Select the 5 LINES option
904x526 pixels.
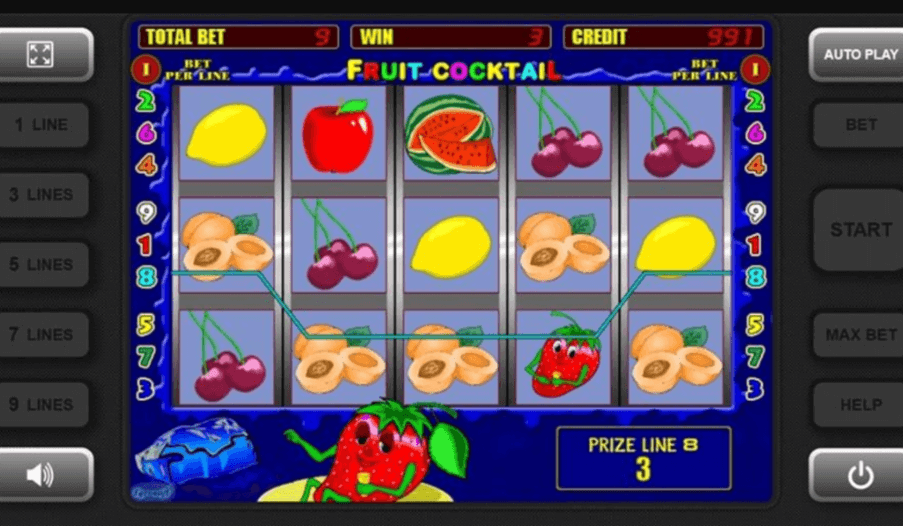click(41, 265)
